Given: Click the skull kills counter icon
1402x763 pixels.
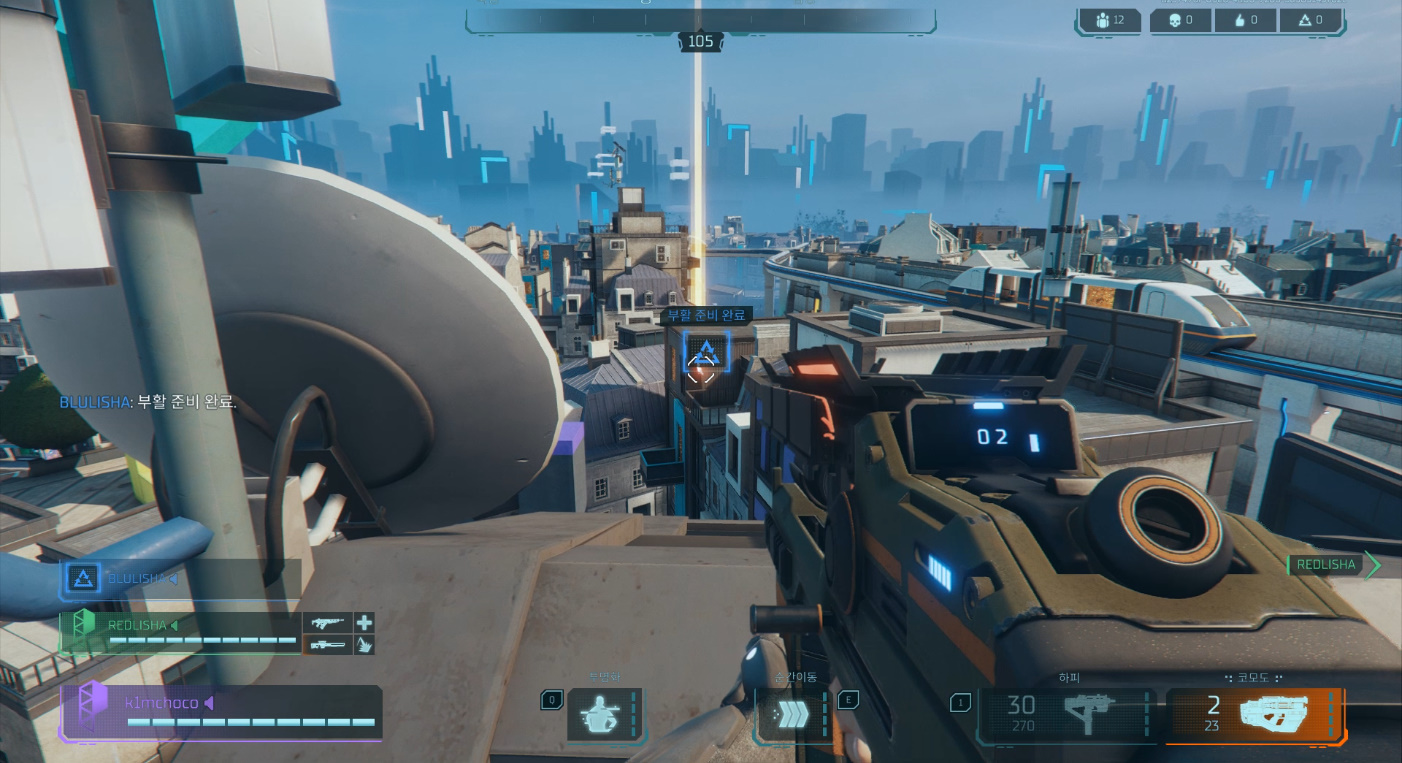Looking at the screenshot, I should [x=1172, y=20].
